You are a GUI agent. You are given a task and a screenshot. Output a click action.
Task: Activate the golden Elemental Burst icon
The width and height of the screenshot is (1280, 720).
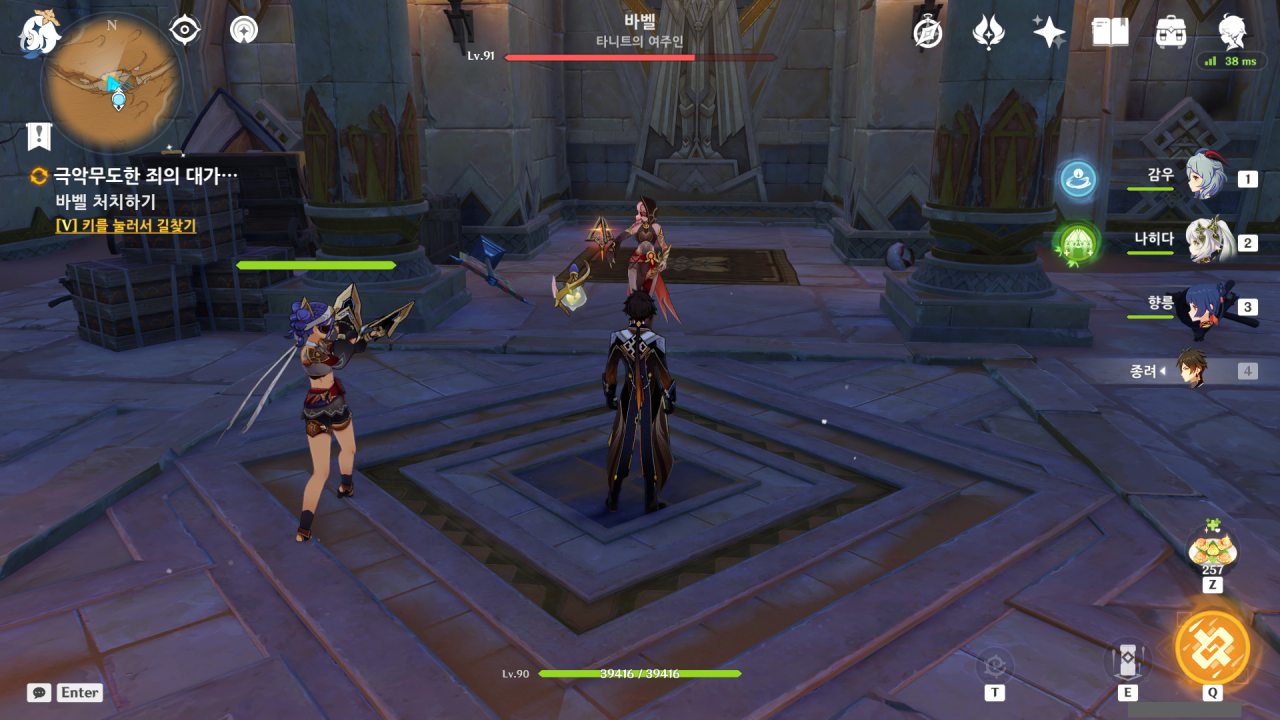pos(1212,646)
